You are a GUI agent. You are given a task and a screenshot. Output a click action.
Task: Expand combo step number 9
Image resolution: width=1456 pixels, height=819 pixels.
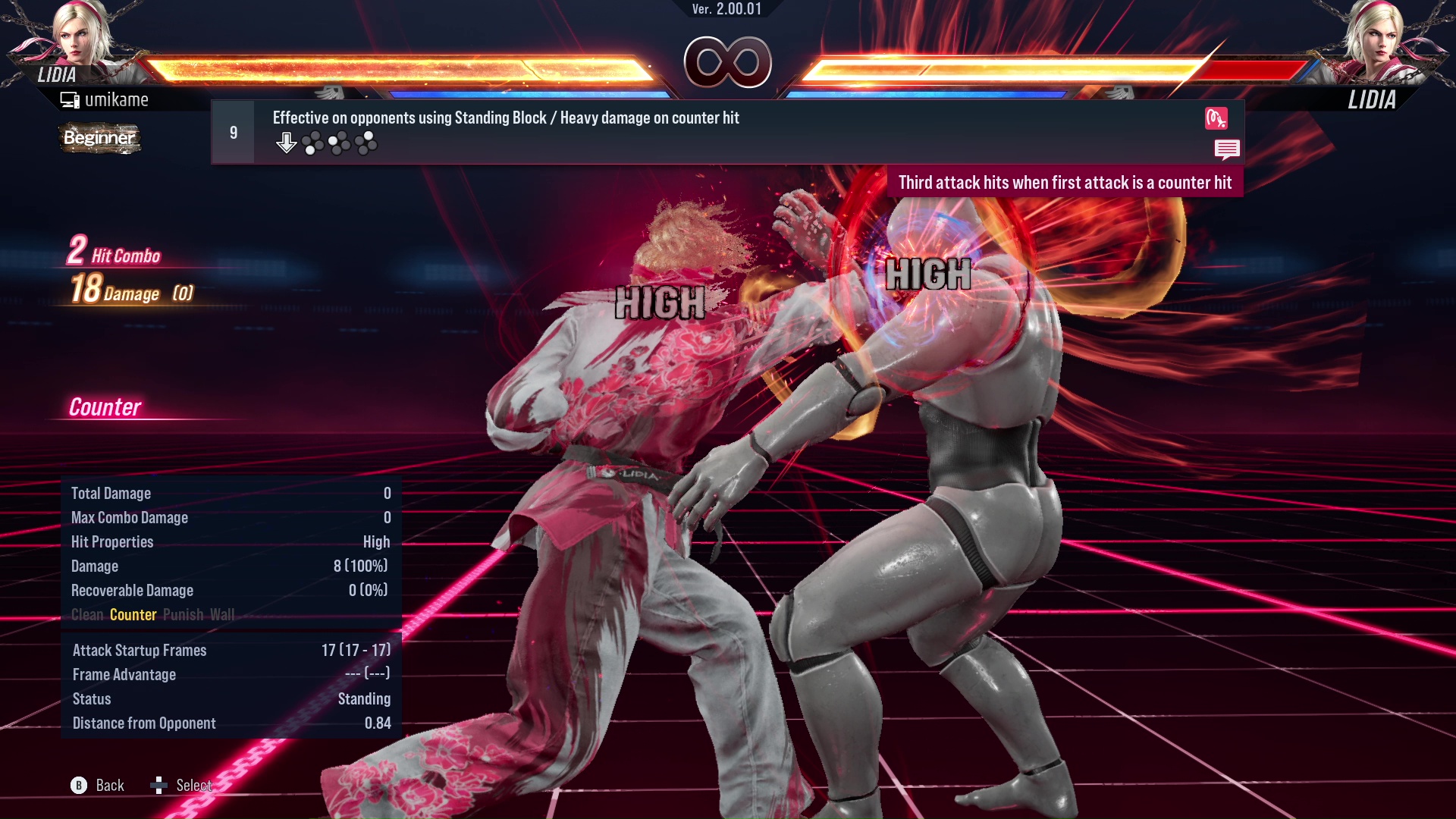(233, 131)
